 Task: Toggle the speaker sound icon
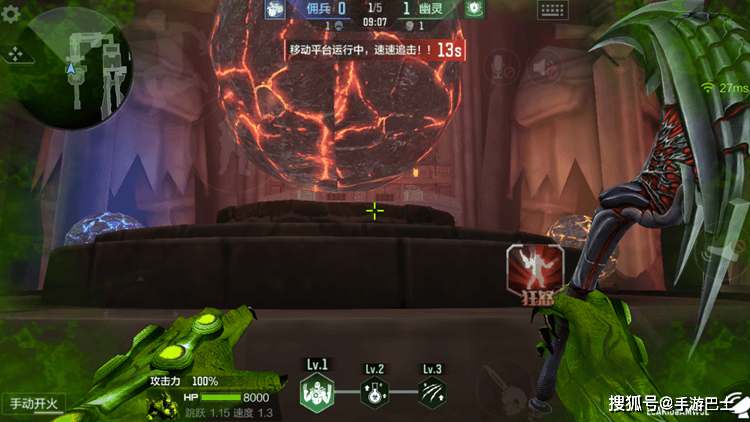point(544,66)
